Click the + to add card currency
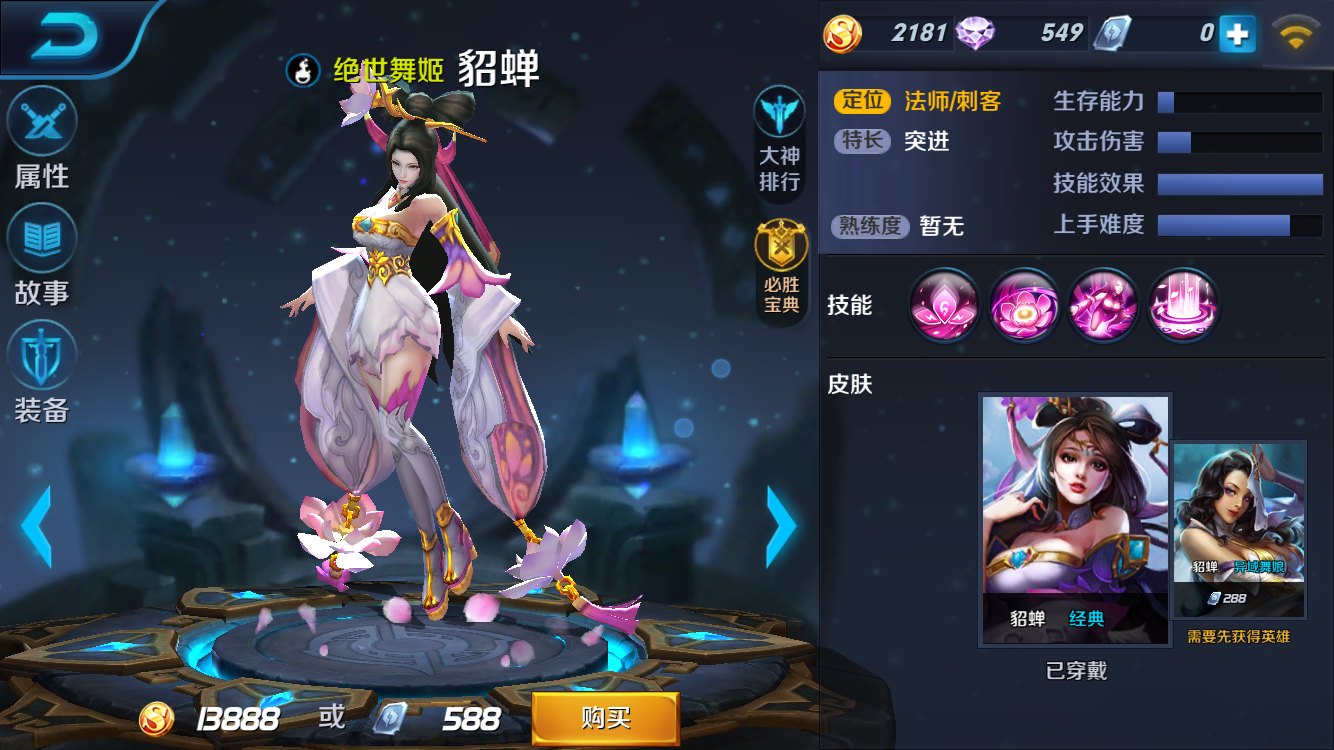1334x750 pixels. click(1236, 33)
